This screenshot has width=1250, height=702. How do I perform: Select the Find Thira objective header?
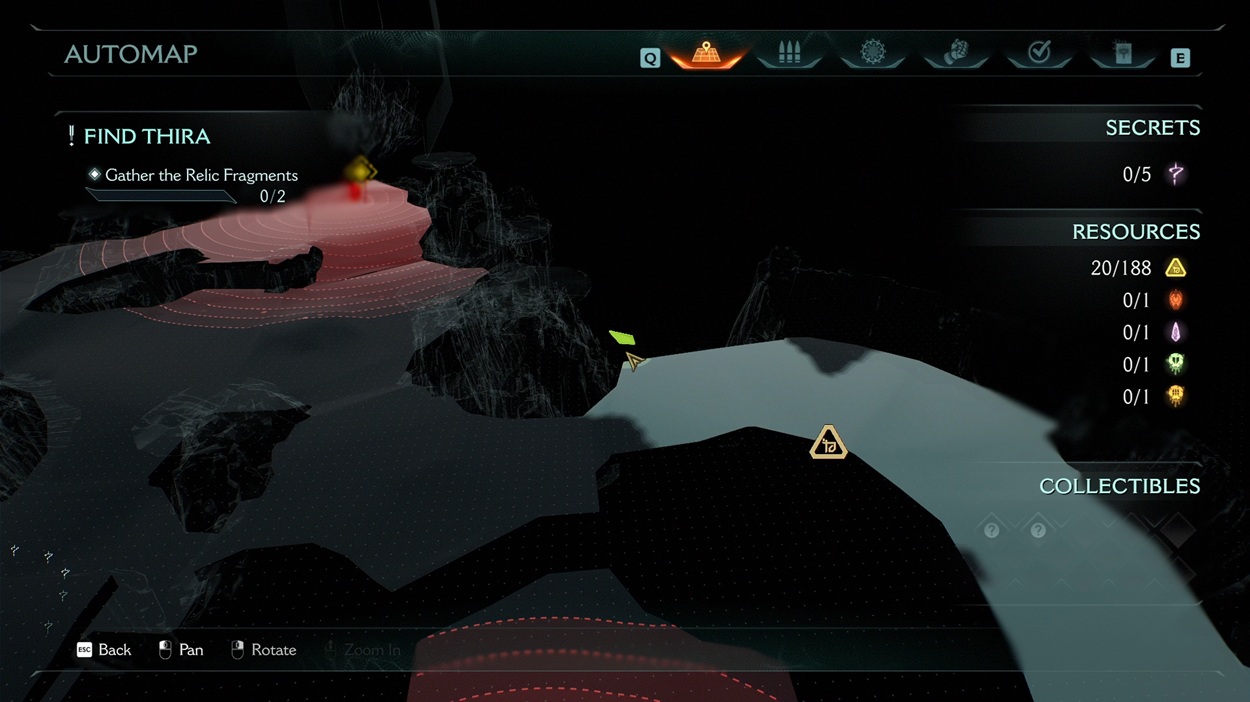coord(146,136)
